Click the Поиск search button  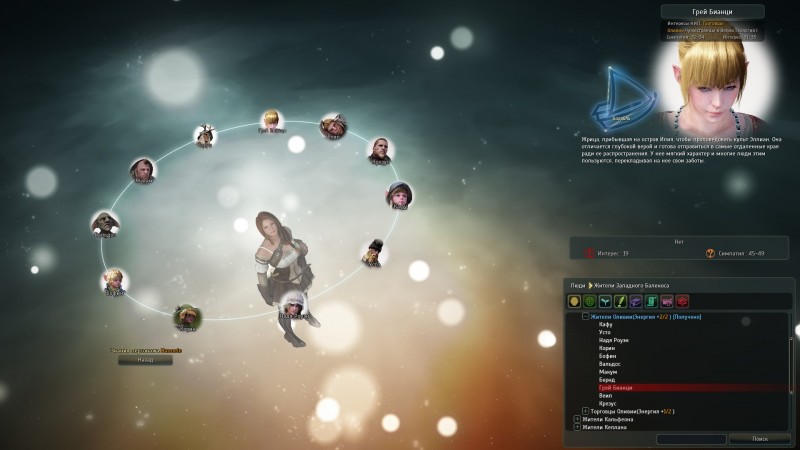coord(761,439)
